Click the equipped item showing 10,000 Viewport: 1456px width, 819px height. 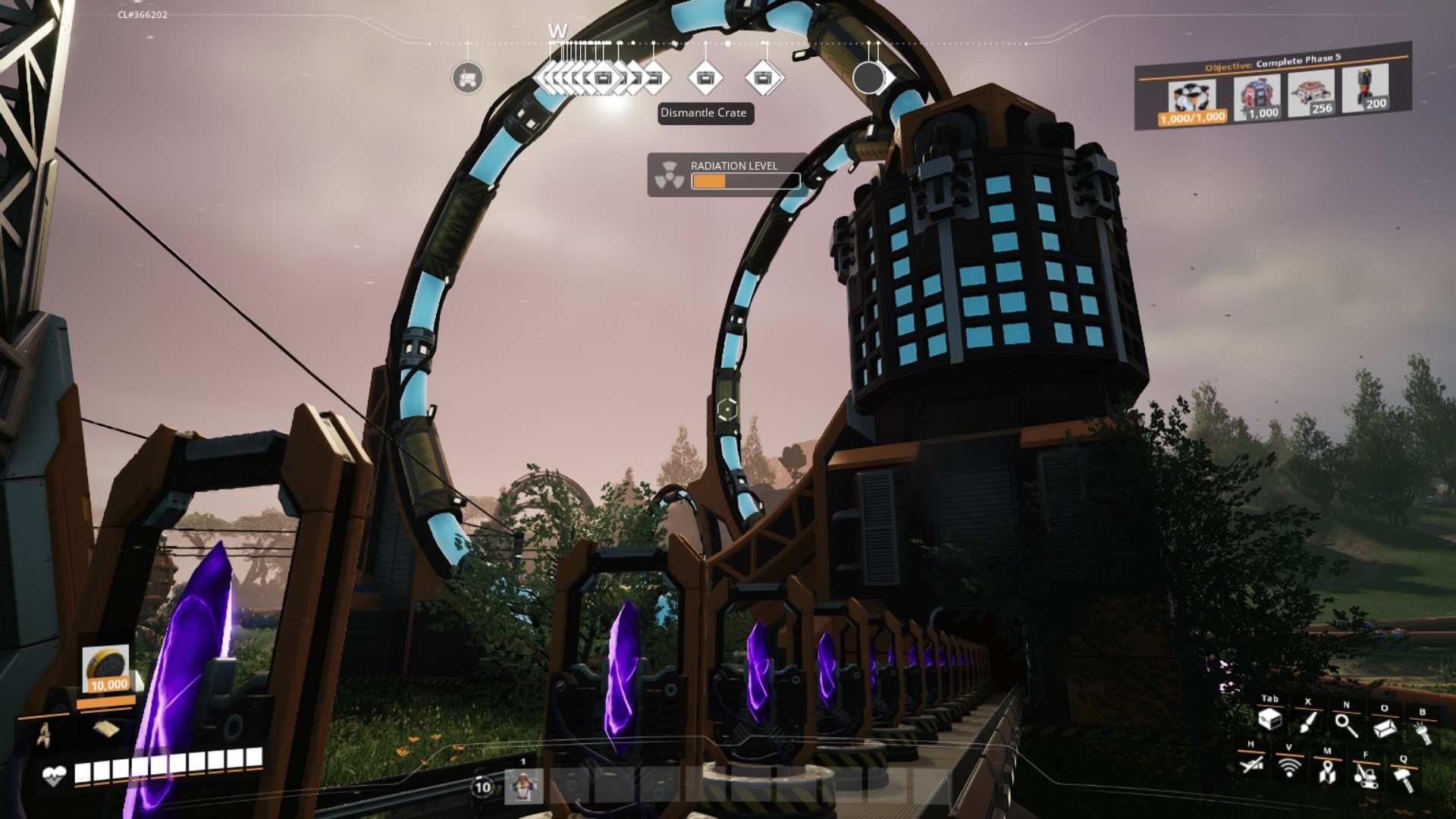click(x=106, y=670)
